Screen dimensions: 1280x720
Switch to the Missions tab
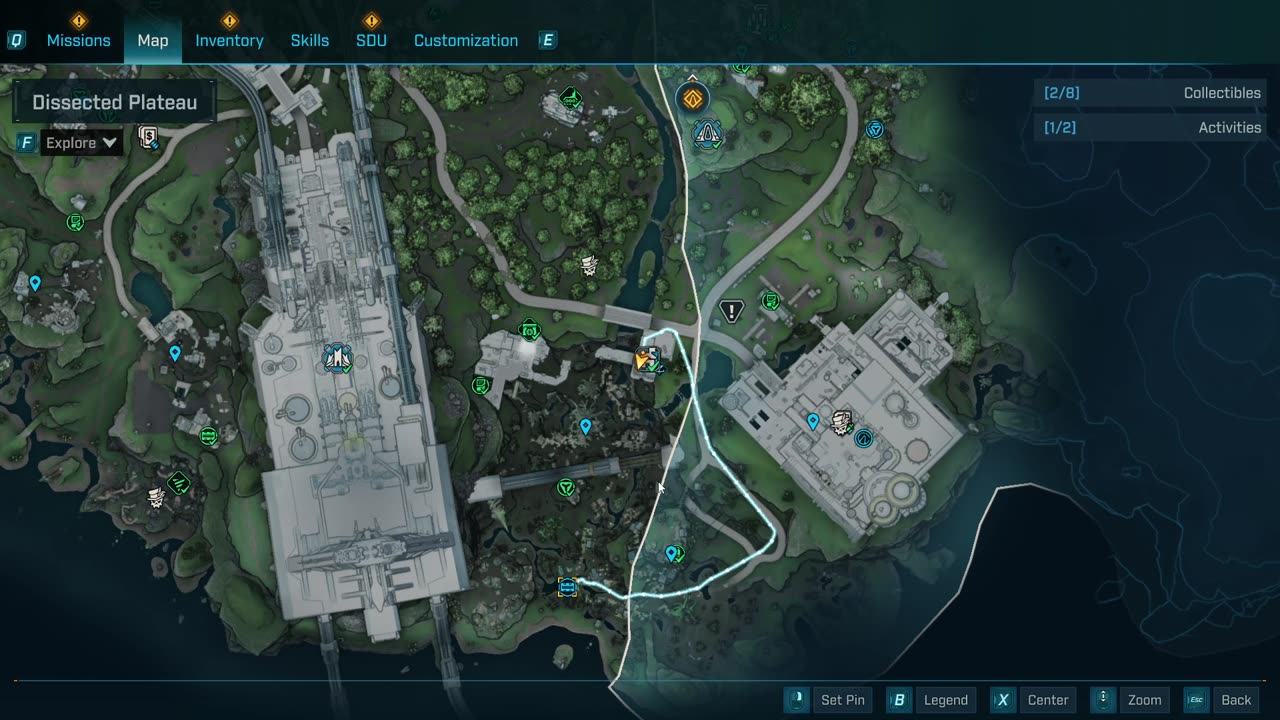click(x=78, y=40)
